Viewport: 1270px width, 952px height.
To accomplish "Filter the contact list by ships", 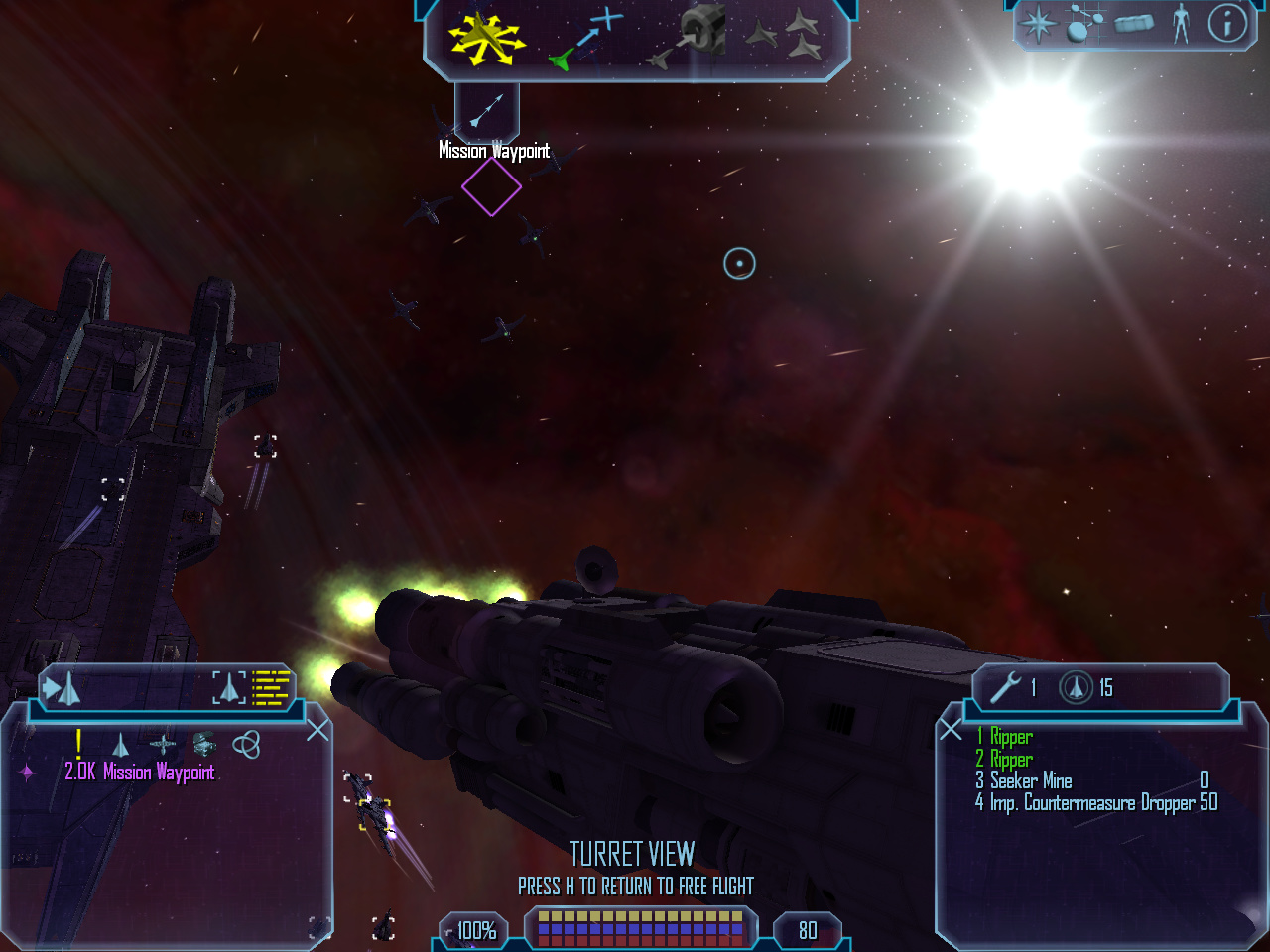I will pyautogui.click(x=120, y=744).
